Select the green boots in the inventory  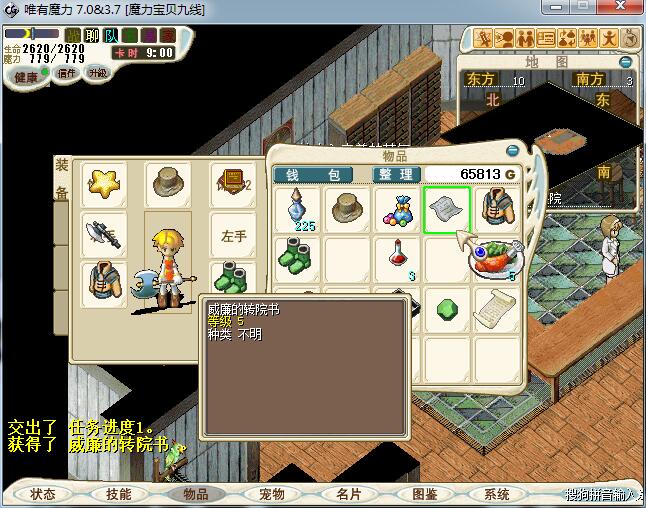[x=298, y=259]
